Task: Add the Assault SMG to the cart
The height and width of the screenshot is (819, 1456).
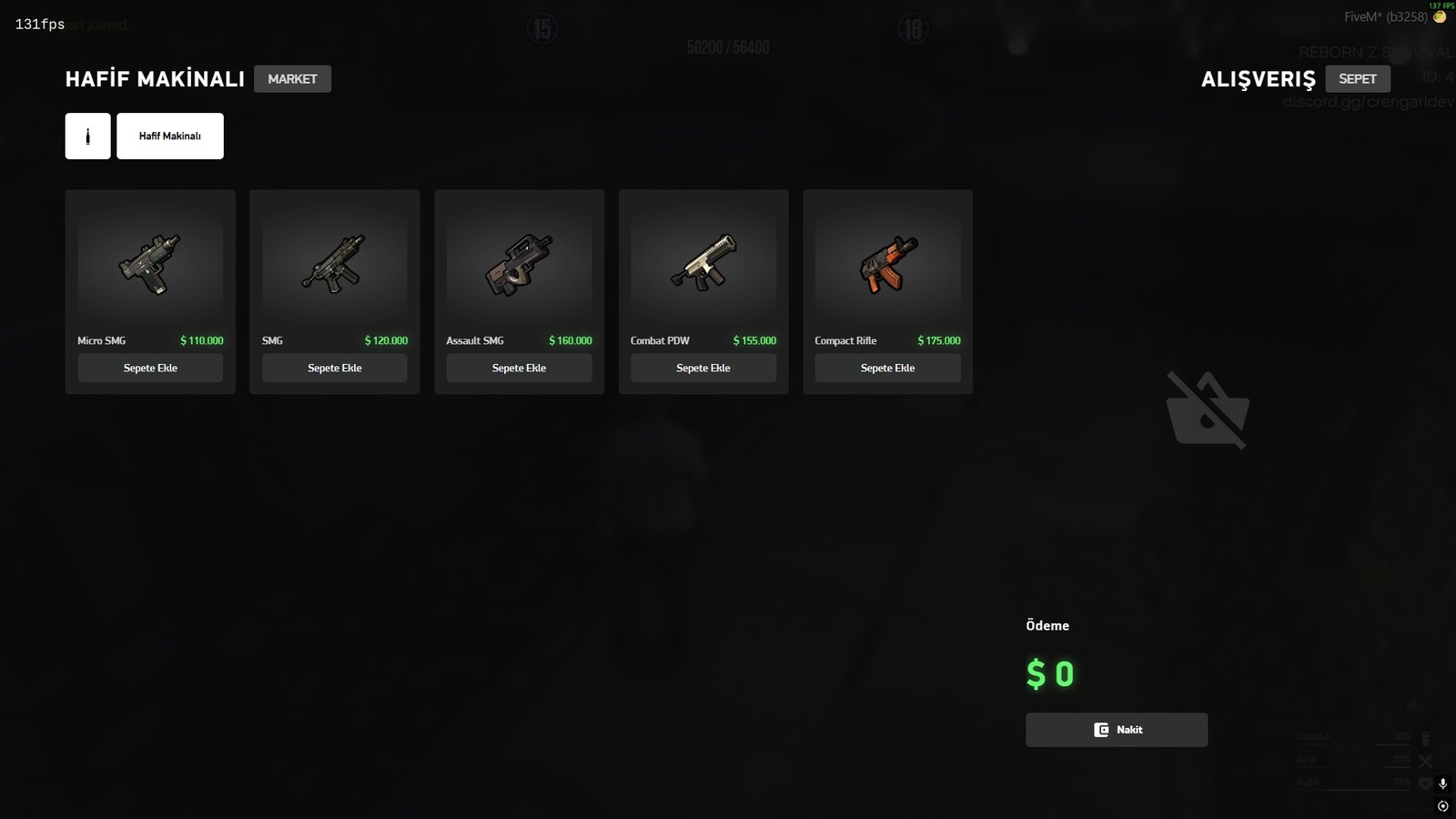Action: tap(519, 368)
